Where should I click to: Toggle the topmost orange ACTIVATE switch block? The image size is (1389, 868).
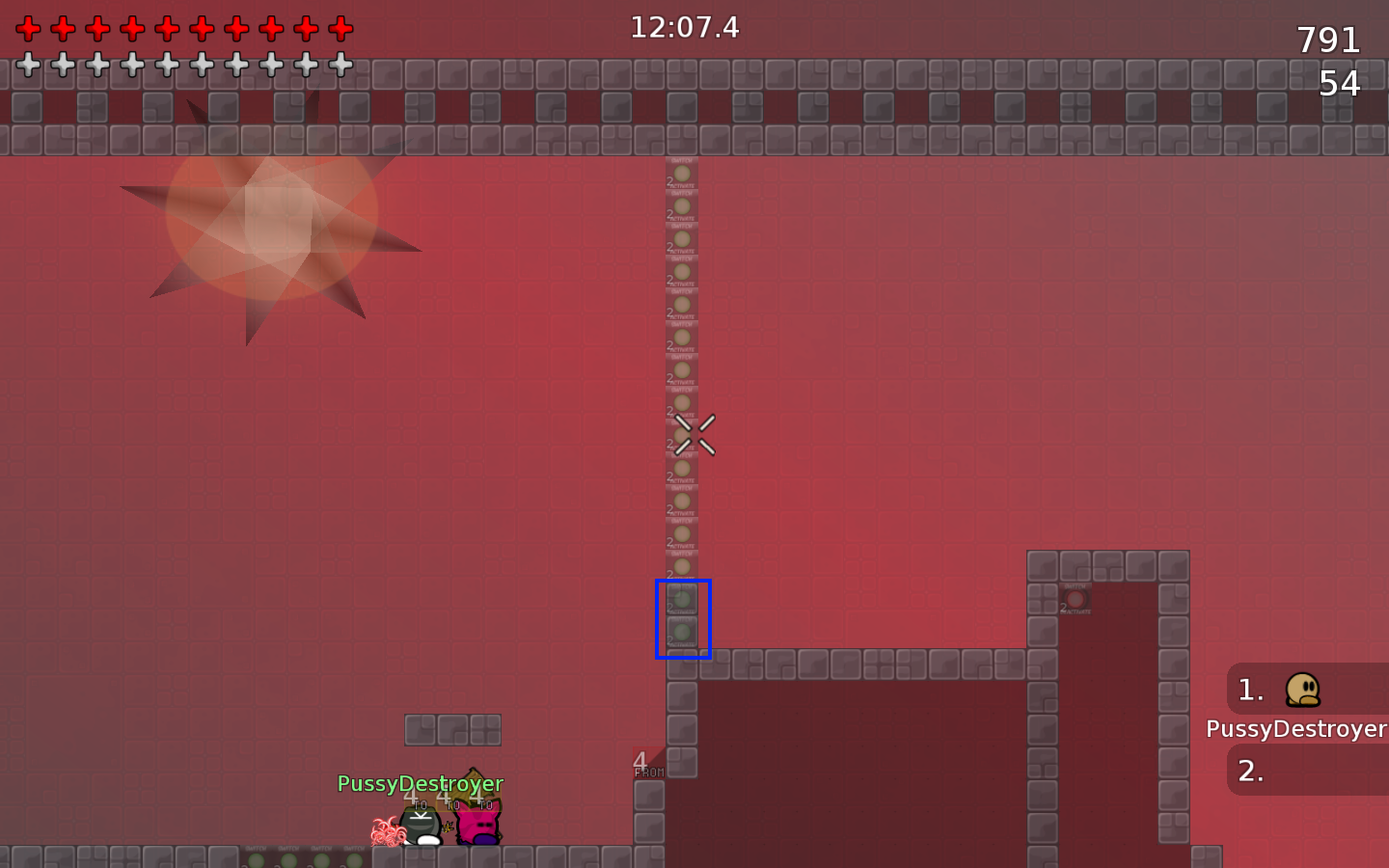[x=682, y=174]
